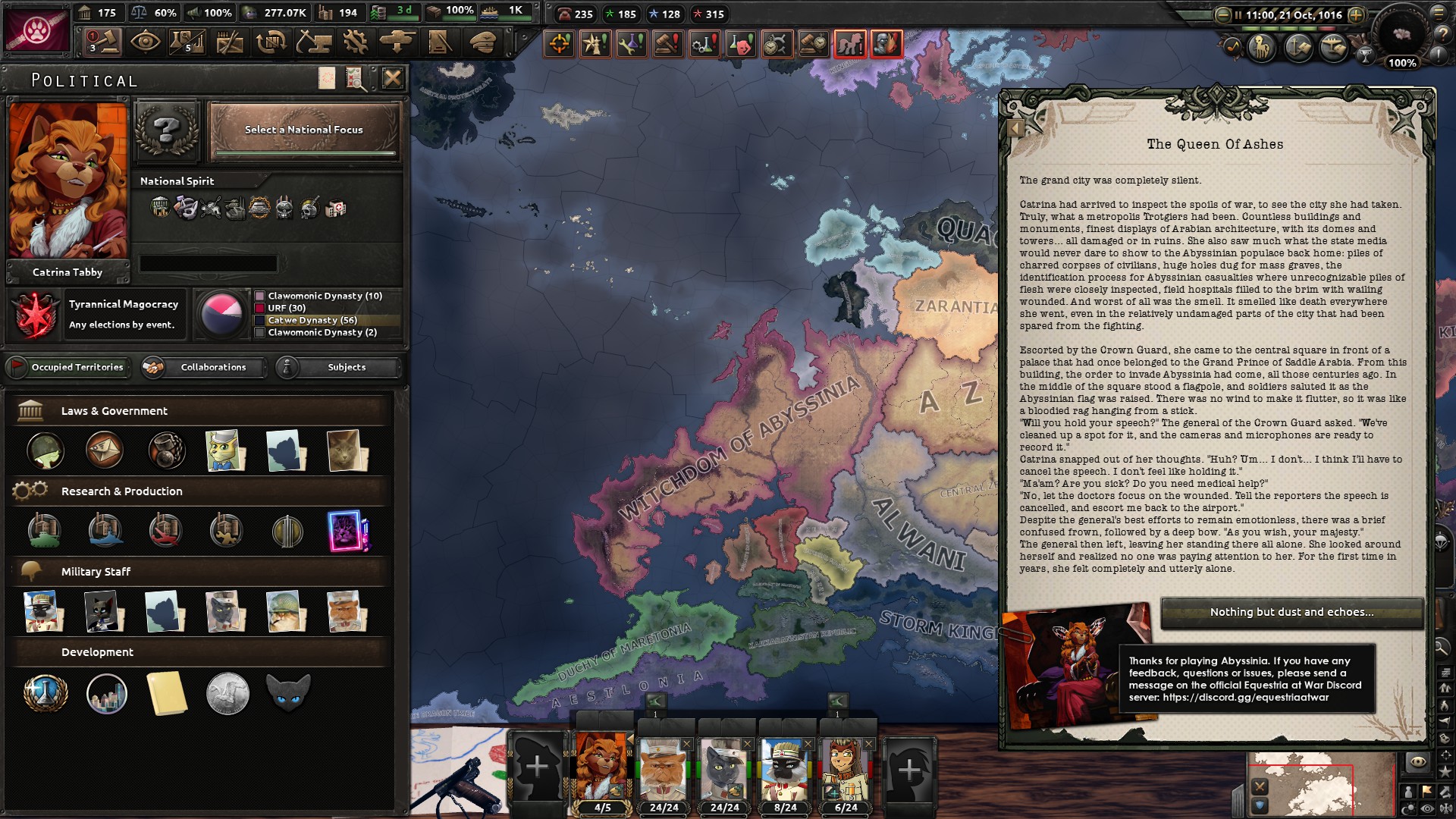Select the general portrait showing 8/24
This screenshot has height=819, width=1456.
(x=784, y=769)
